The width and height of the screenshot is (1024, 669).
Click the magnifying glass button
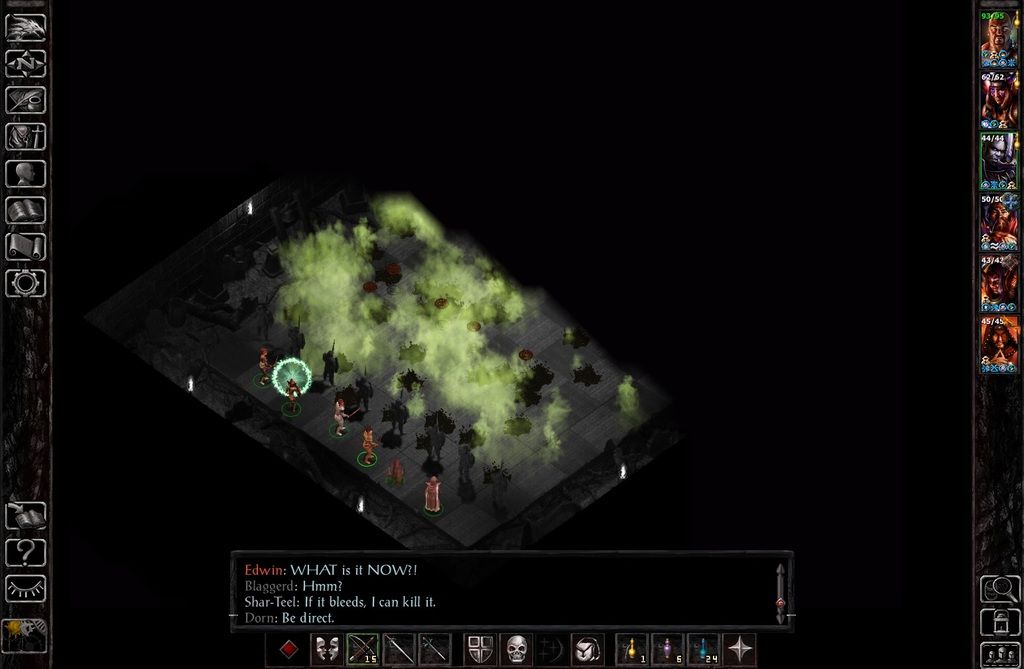pos(999,589)
